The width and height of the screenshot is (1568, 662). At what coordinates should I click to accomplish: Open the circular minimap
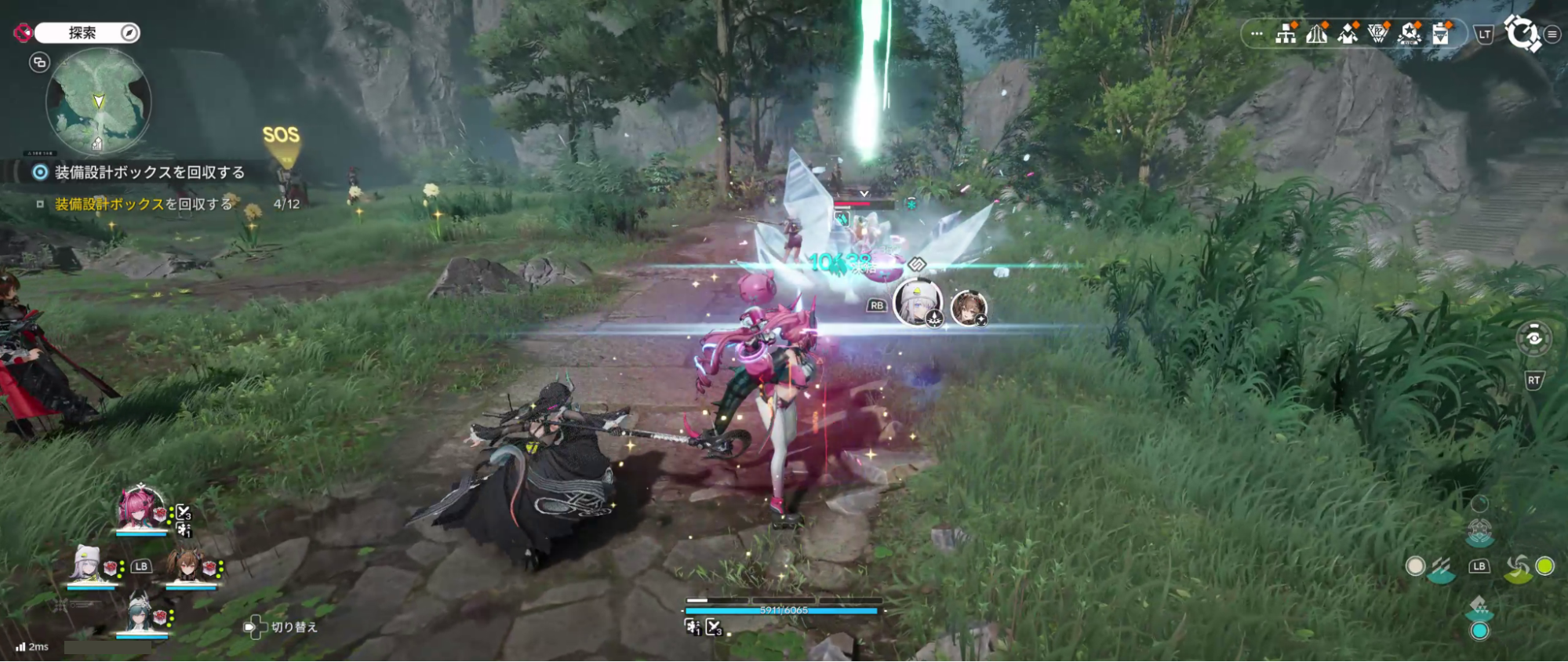(98, 102)
